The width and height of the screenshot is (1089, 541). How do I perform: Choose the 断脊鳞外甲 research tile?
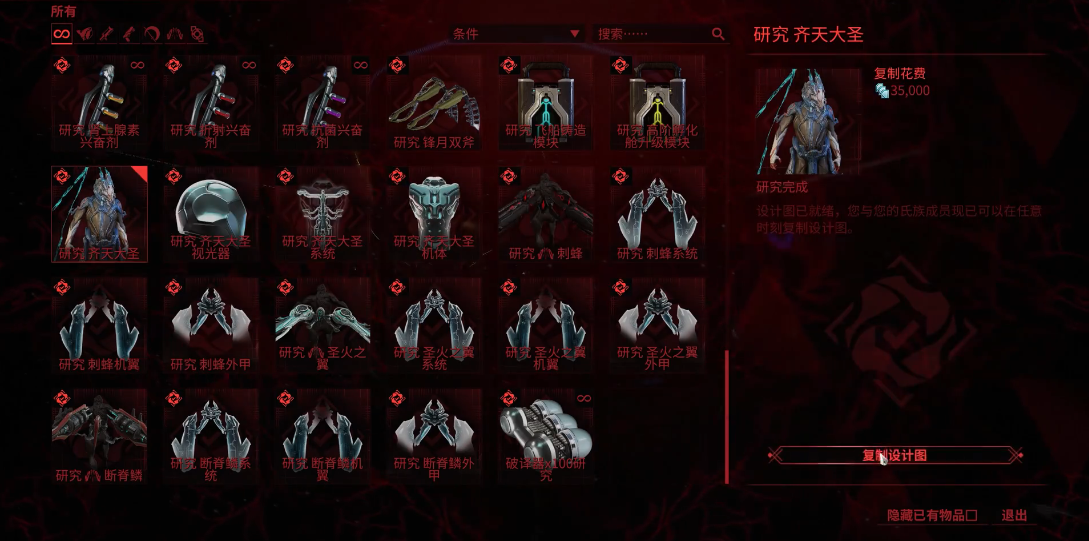434,436
